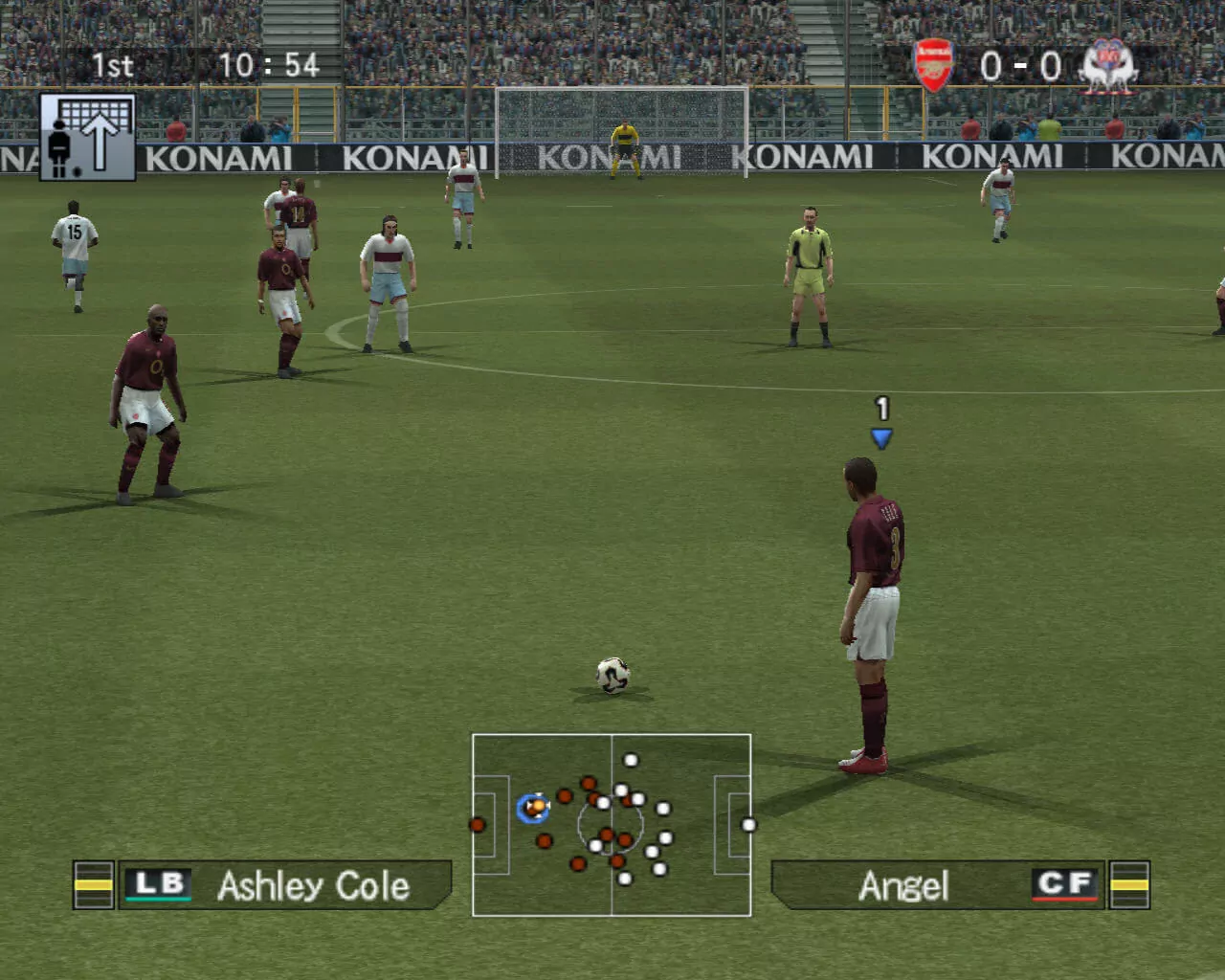Viewport: 1225px width, 980px height.
Task: Click the player figure inside the substitution panel
Action: 60,148
